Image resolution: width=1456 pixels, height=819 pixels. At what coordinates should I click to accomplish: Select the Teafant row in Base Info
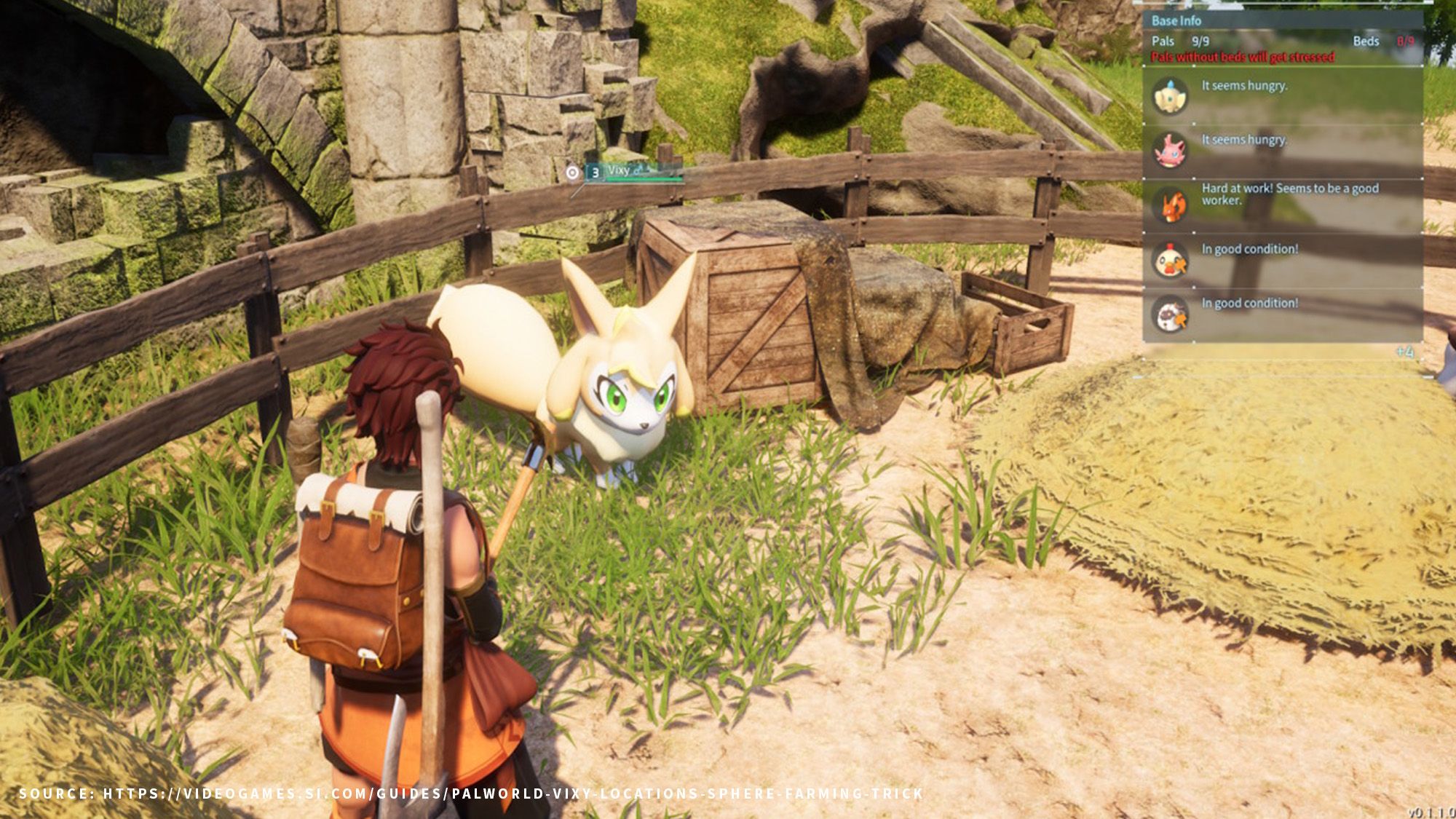[x=1283, y=96]
